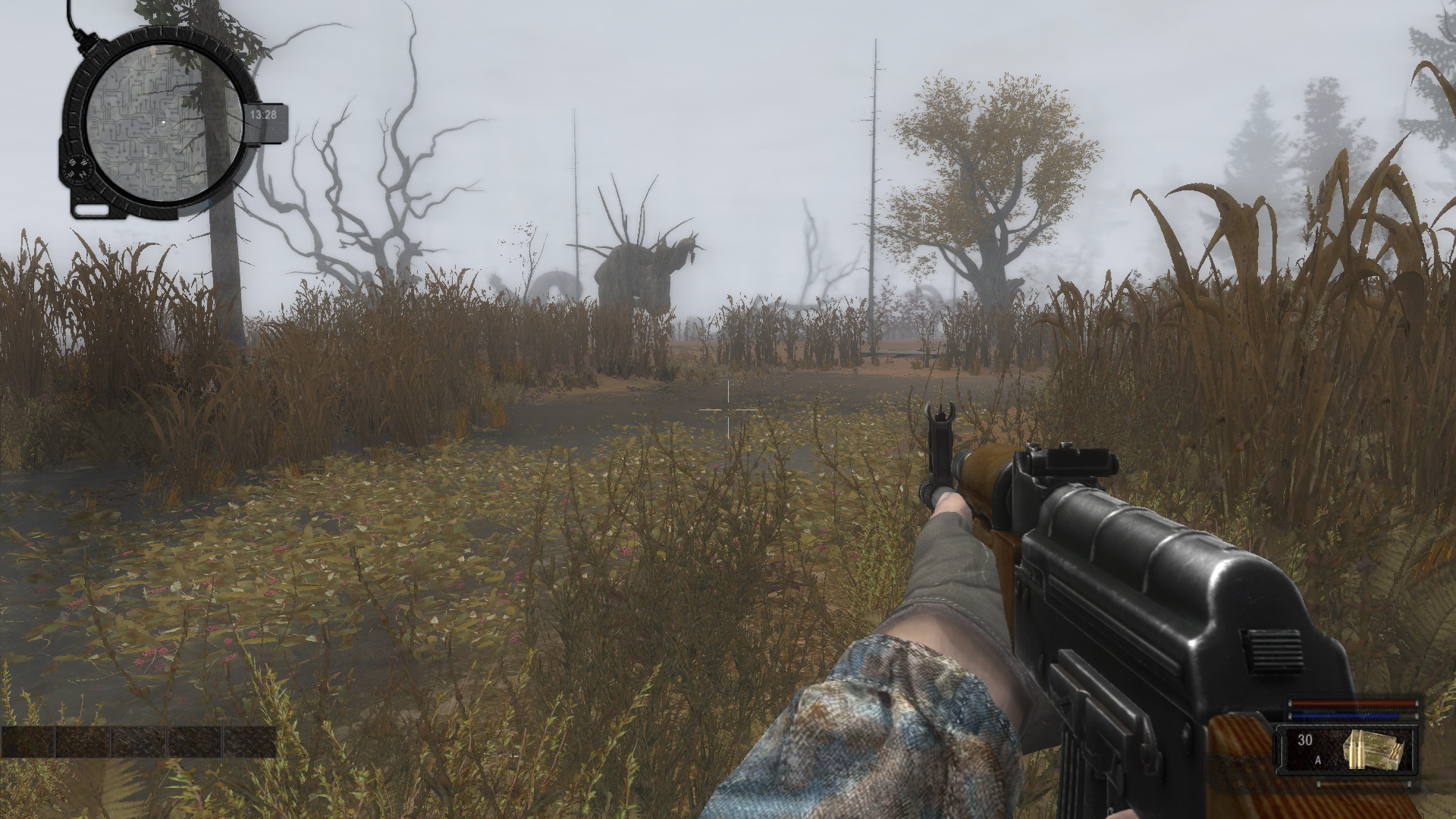The image size is (1456, 819).
Task: Click the compass dial below the minimap
Action: tap(77, 171)
